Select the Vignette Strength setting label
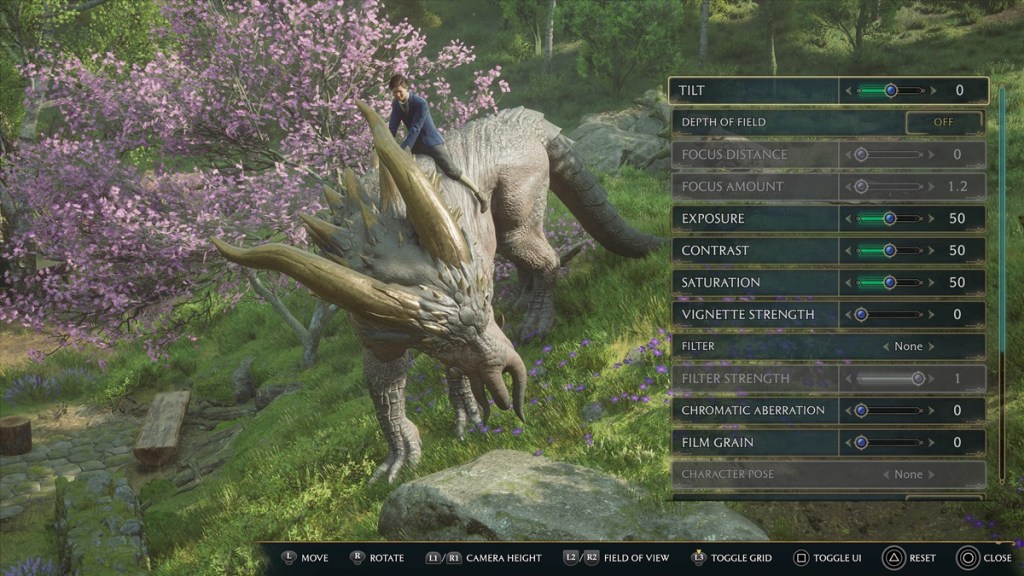Screen dimensions: 1024x576 [747, 314]
